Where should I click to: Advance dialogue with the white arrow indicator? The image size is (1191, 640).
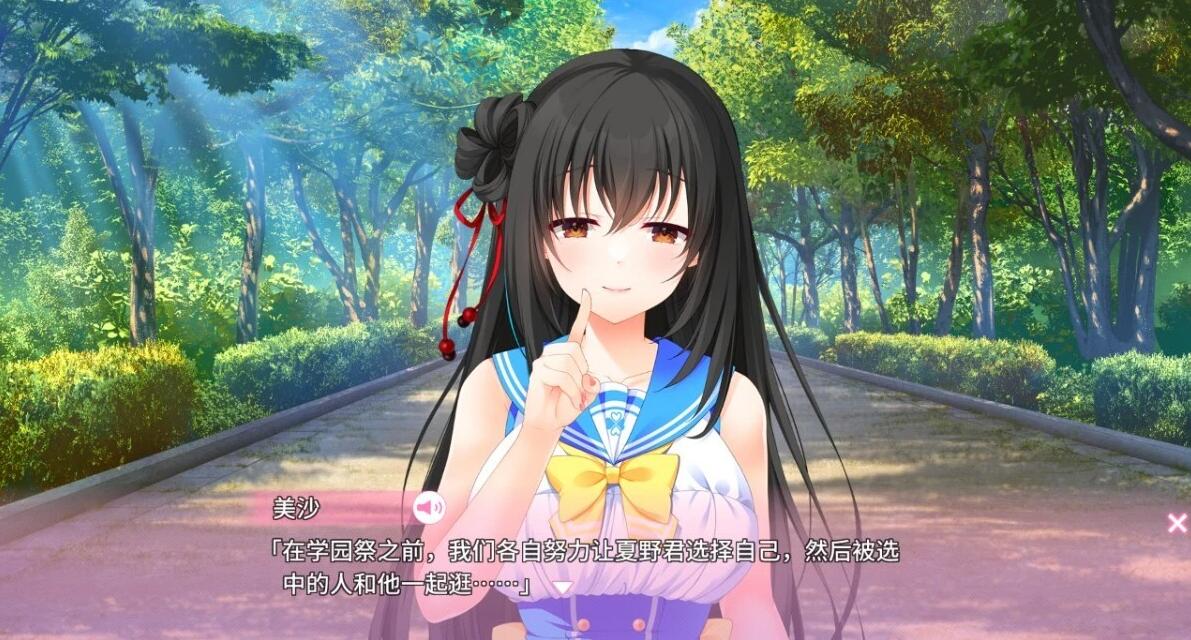[563, 587]
